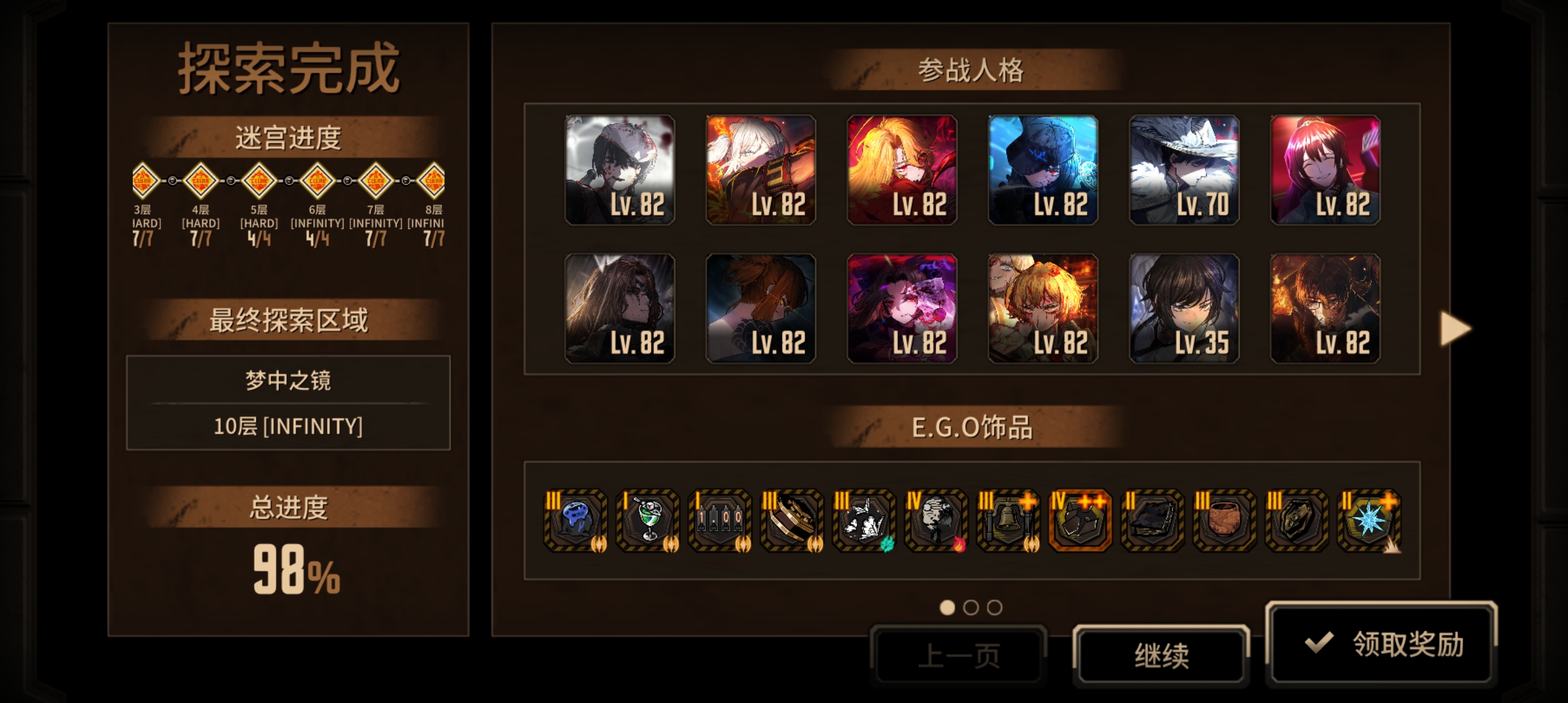
Task: Inspect the clay pot E.G.O gift
Action: [x=1224, y=521]
